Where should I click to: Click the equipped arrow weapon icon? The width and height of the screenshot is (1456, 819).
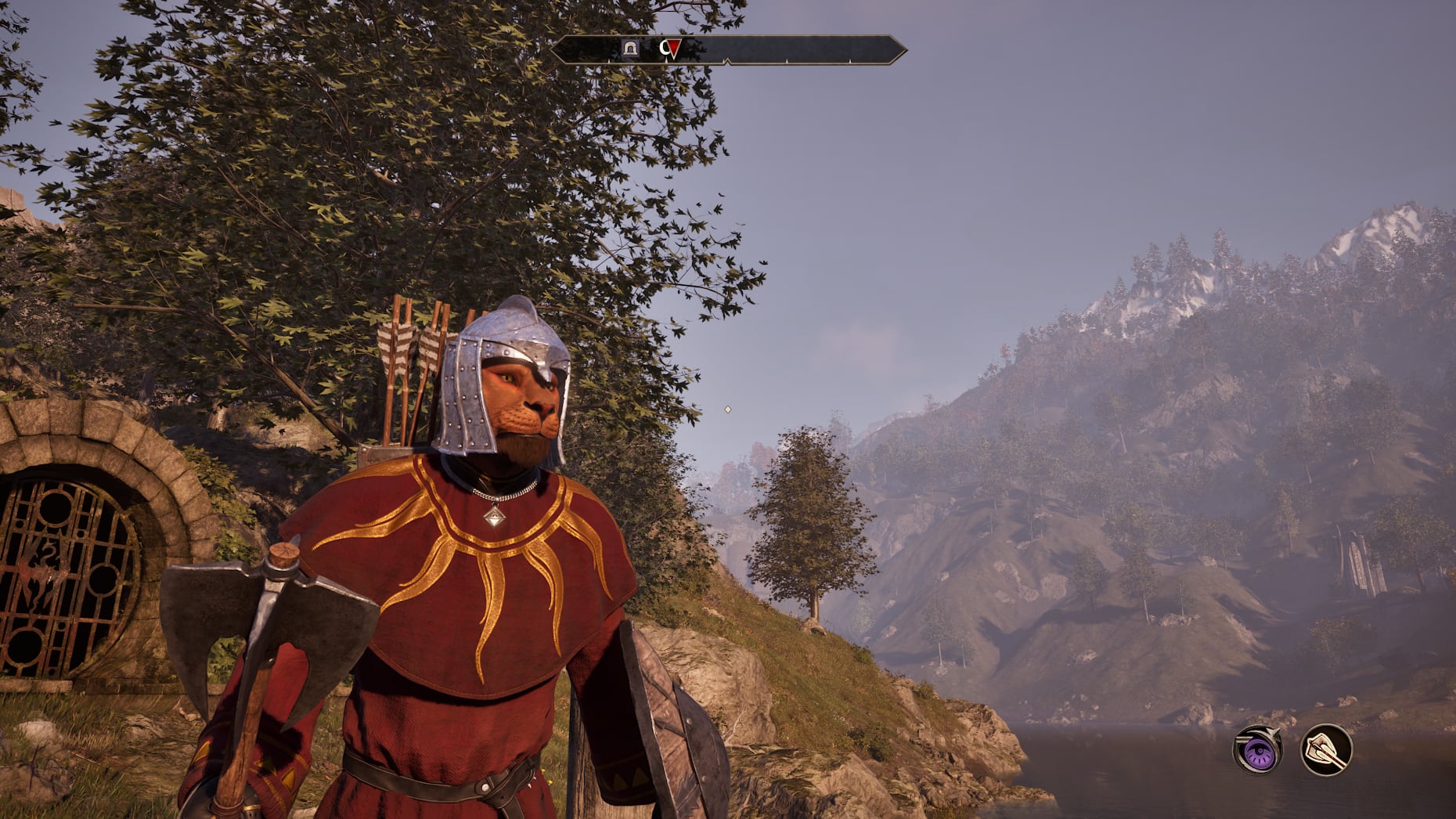tap(1326, 750)
